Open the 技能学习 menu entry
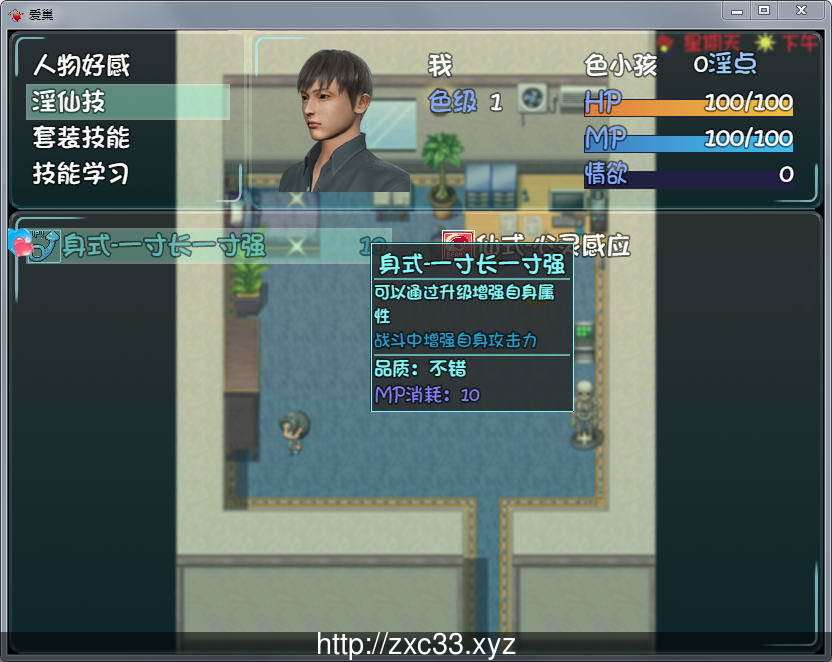Screen dimensions: 832x662 [x=82, y=173]
